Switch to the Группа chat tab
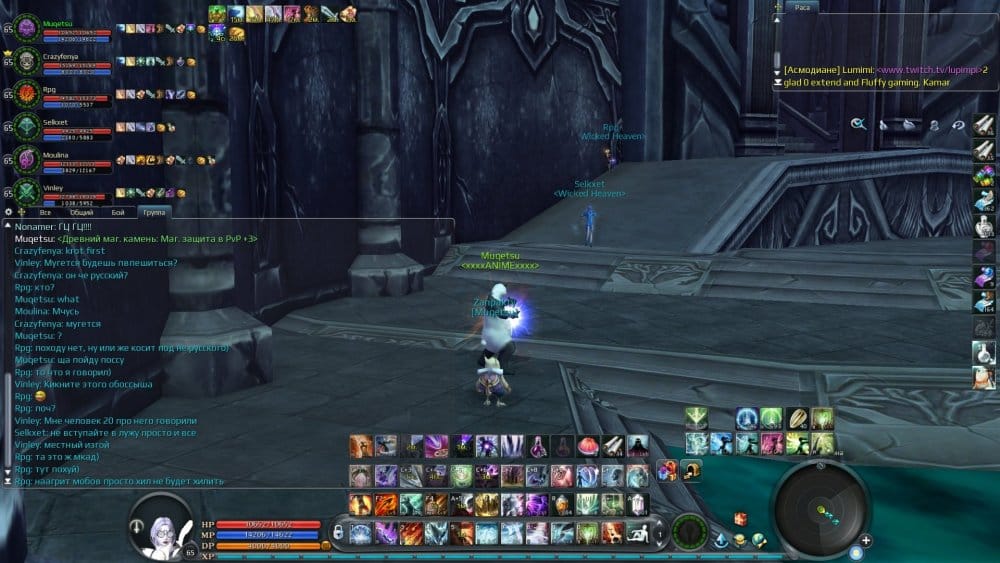1000x563 pixels. [153, 213]
